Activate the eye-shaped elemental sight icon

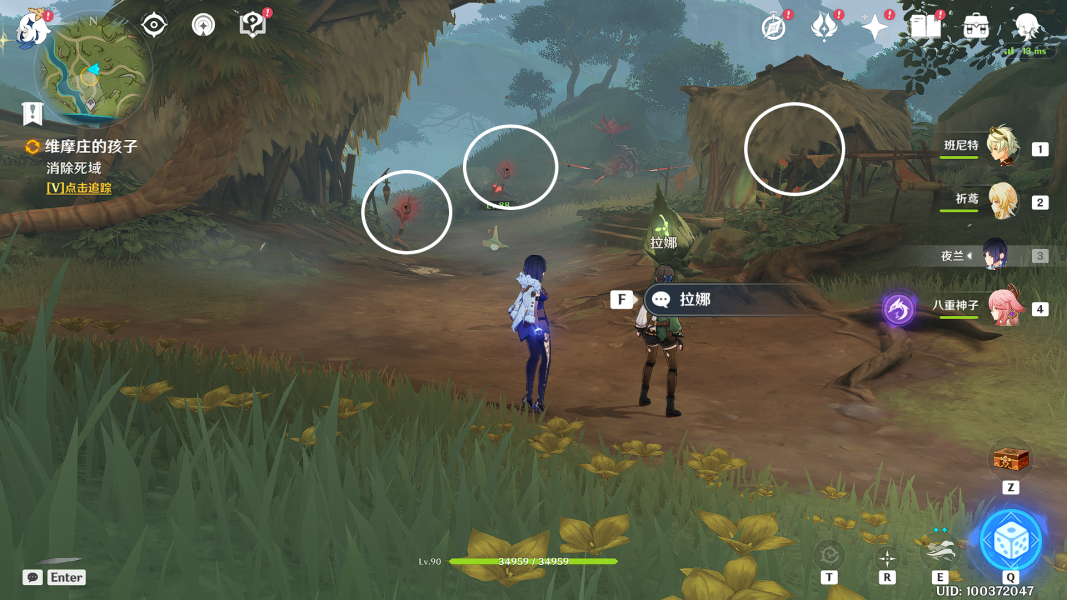click(154, 25)
